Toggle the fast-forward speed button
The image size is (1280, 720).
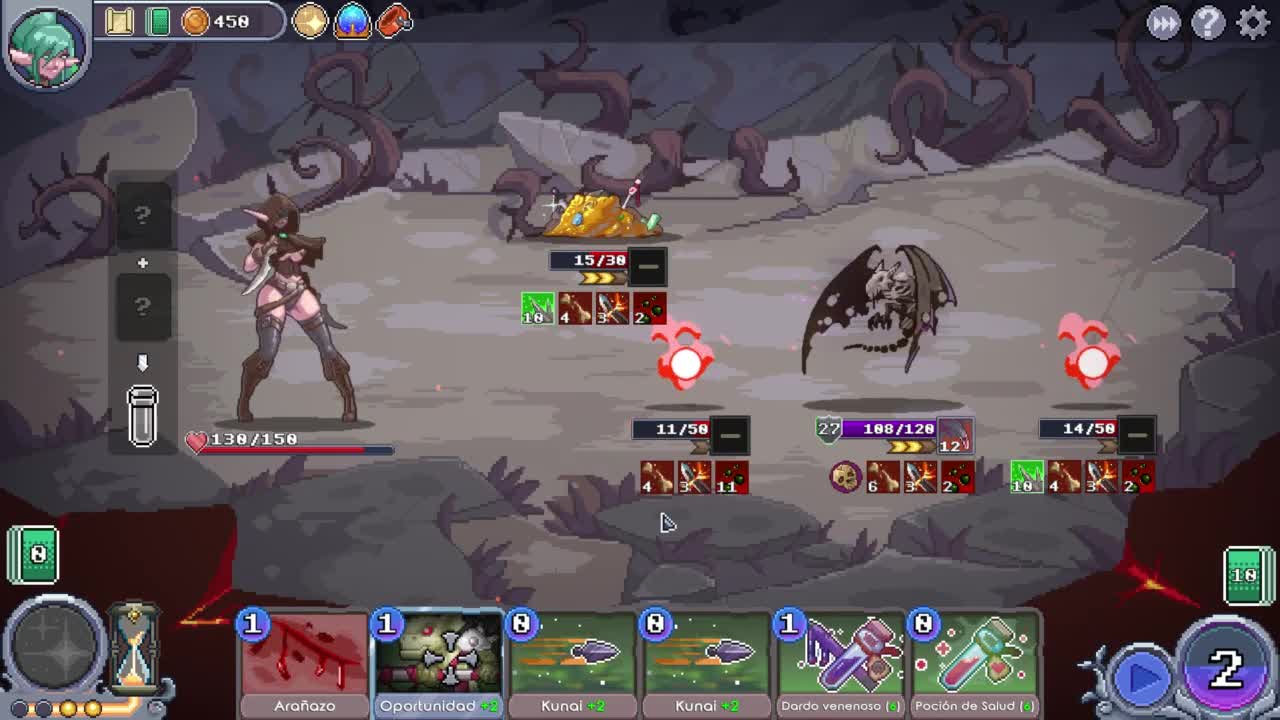click(x=1163, y=23)
